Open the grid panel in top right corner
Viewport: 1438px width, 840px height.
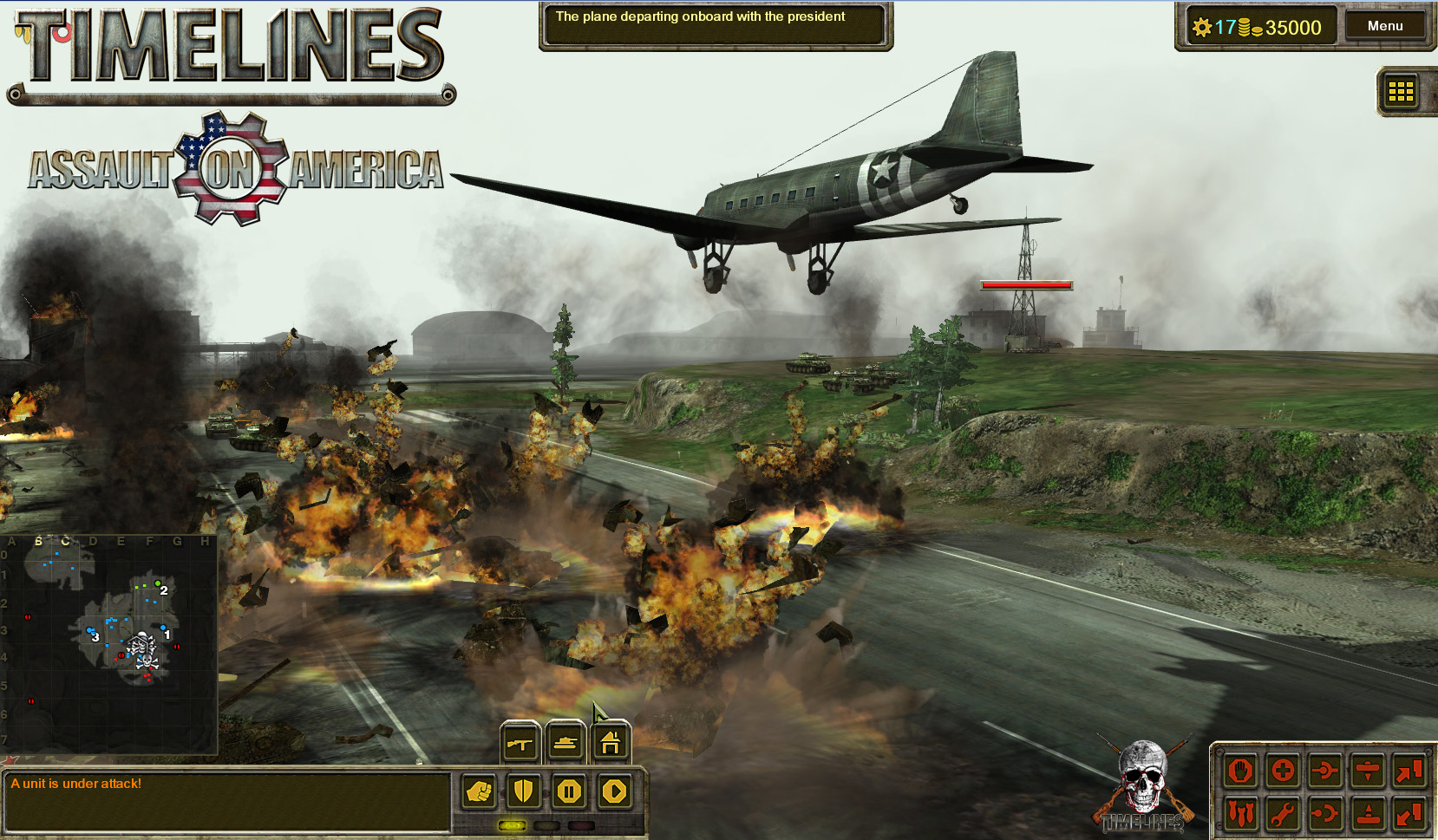point(1402,93)
